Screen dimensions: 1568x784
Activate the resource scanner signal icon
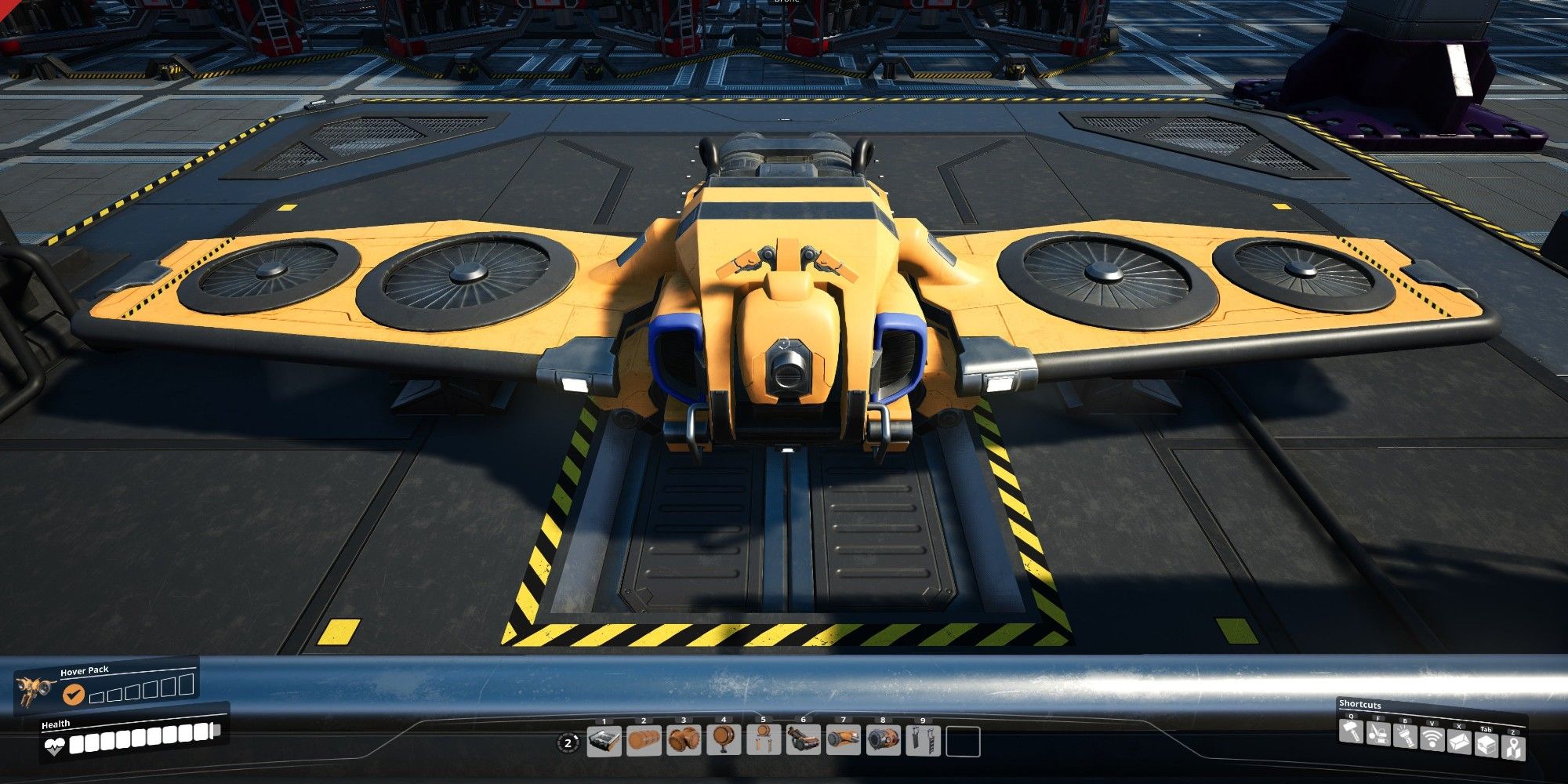(x=1432, y=739)
